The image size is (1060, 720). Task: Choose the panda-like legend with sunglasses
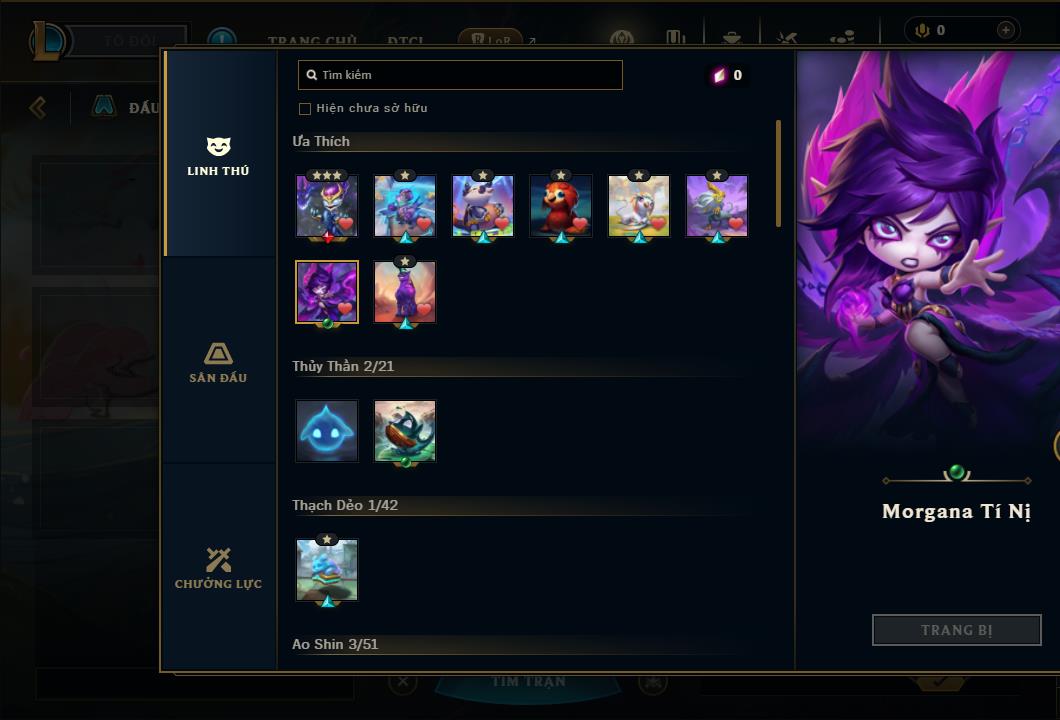tap(483, 206)
